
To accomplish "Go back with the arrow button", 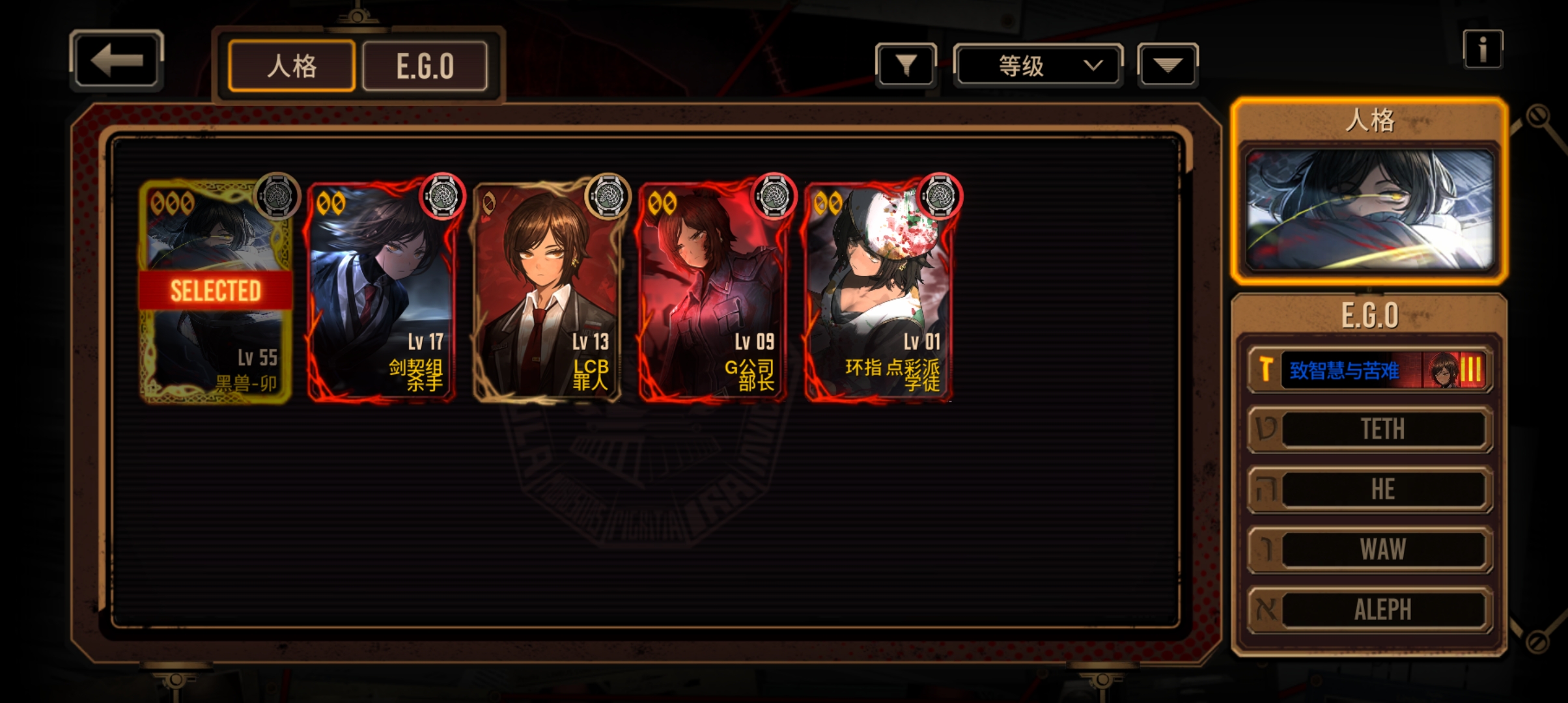I will point(117,61).
